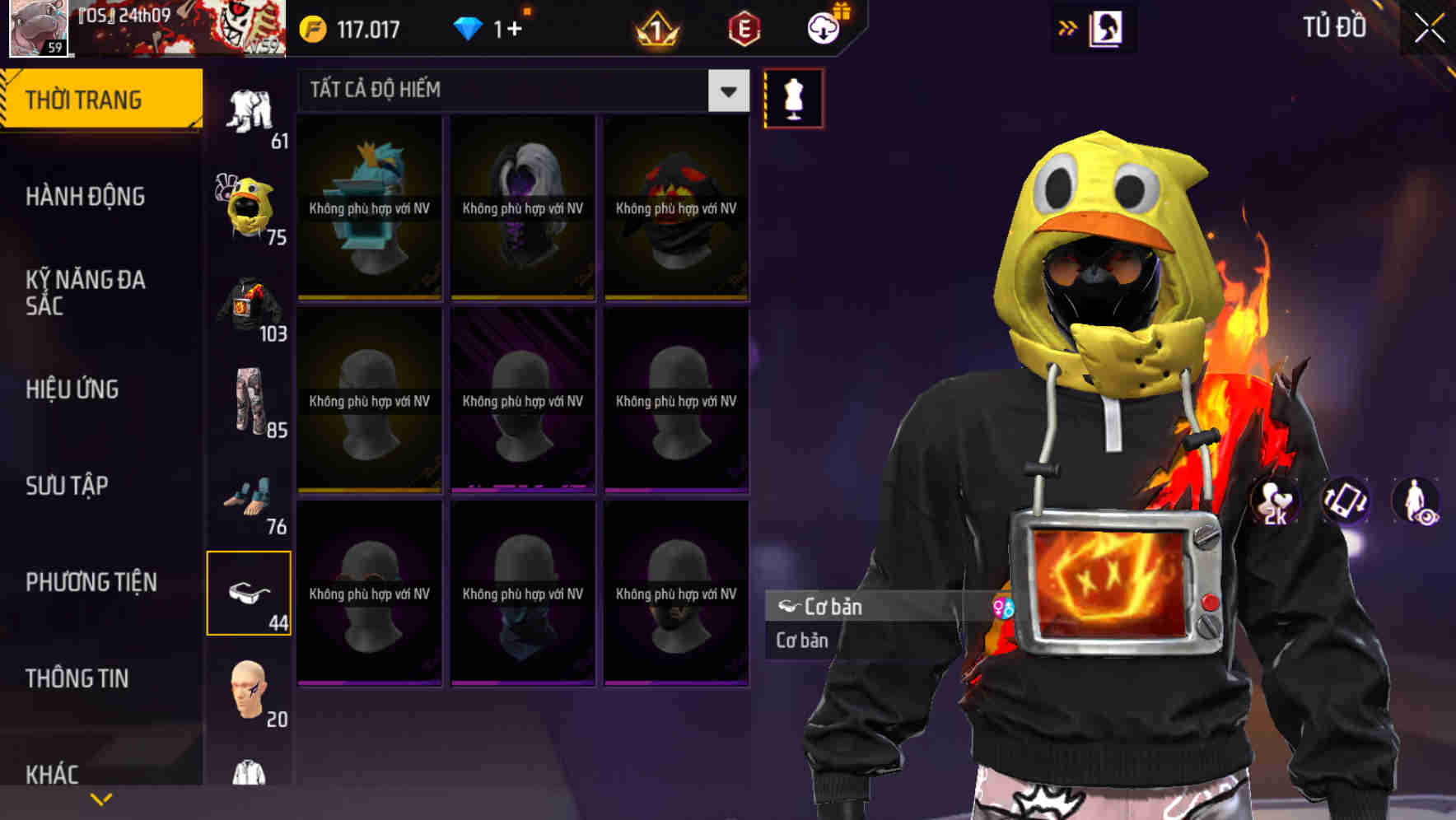
Task: Collapse the panel using the double-arrow toggle
Action: [1068, 27]
